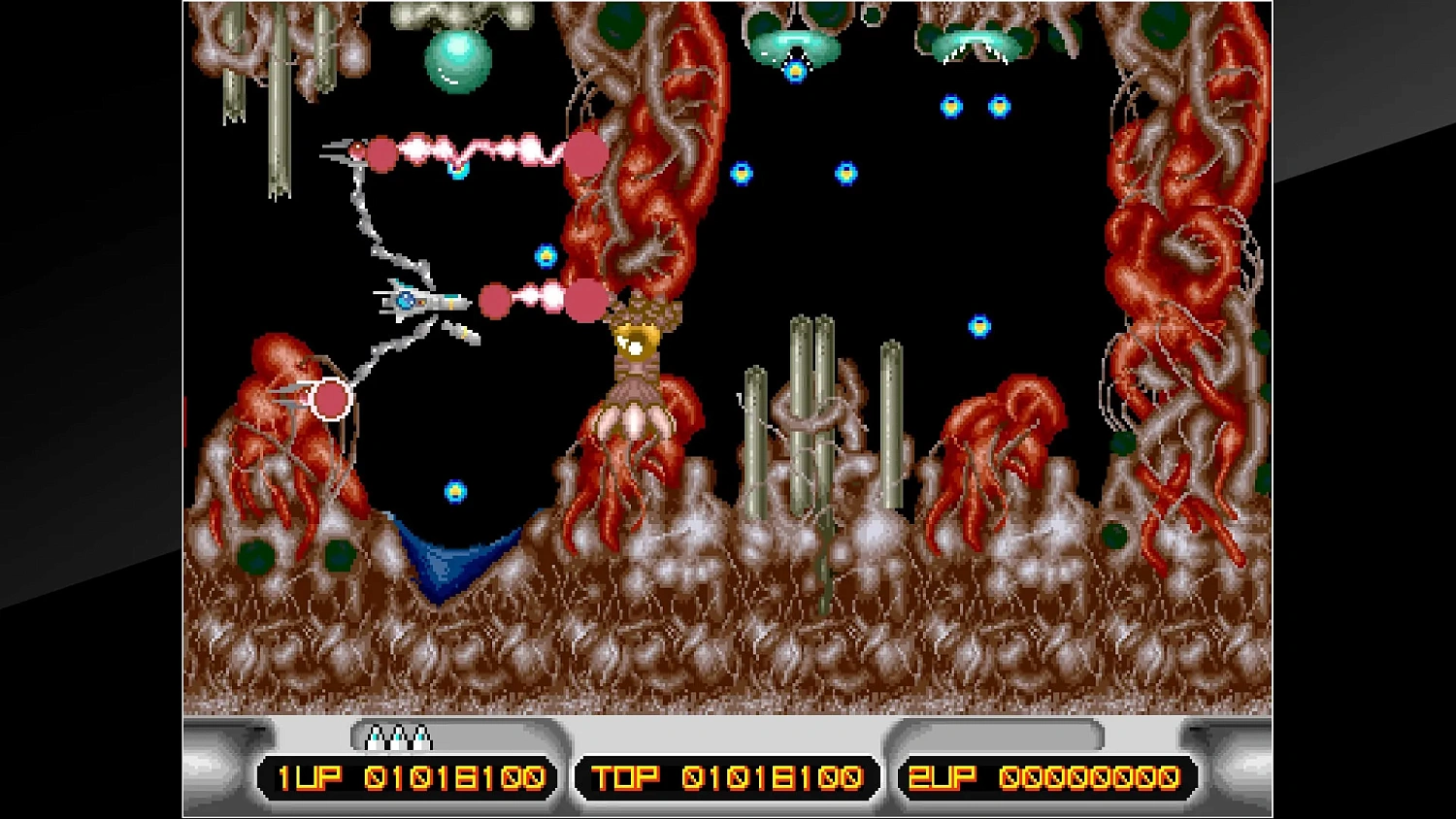Click the paired blue gems on the right side

pyautogui.click(x=976, y=105)
